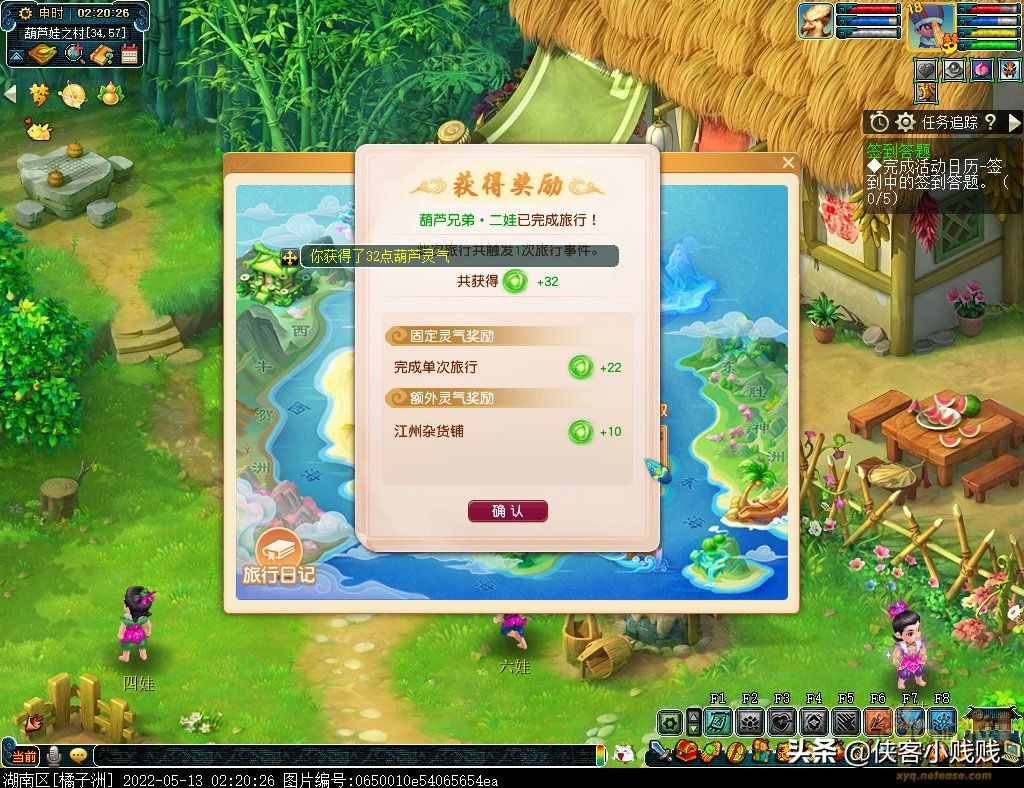Close the travel map window
This screenshot has height=788, width=1024.
[788, 163]
